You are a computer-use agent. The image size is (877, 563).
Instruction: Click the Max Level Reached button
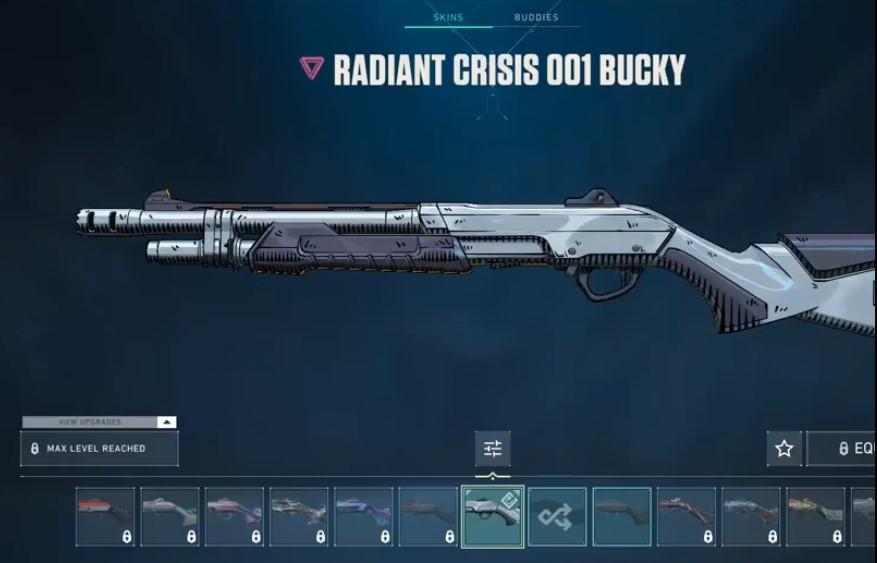99,449
